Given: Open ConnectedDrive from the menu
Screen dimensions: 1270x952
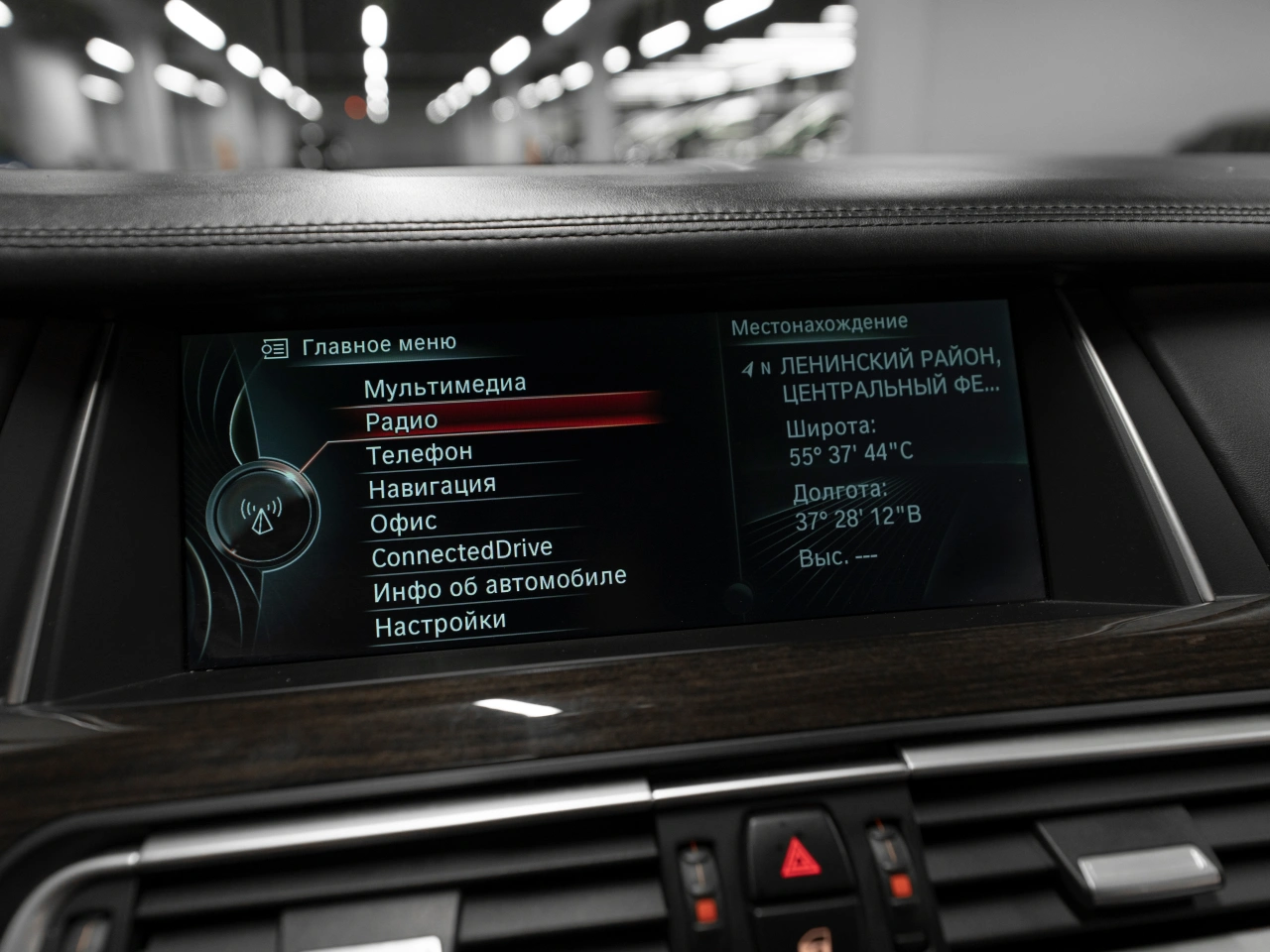Looking at the screenshot, I should pyautogui.click(x=461, y=553).
